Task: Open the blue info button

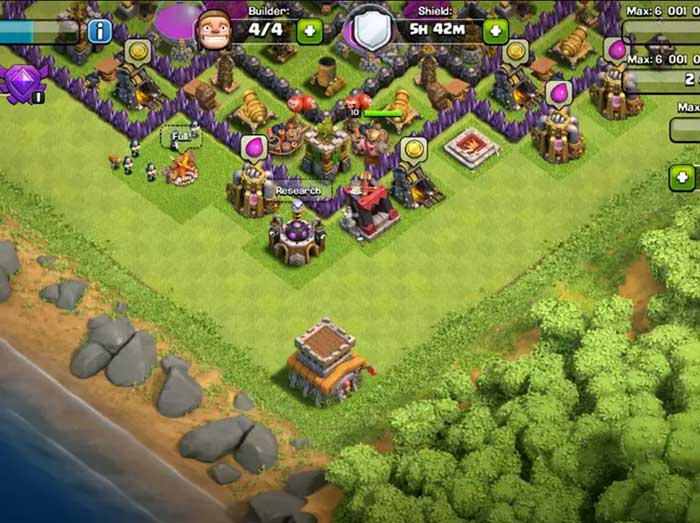Action: (x=99, y=30)
